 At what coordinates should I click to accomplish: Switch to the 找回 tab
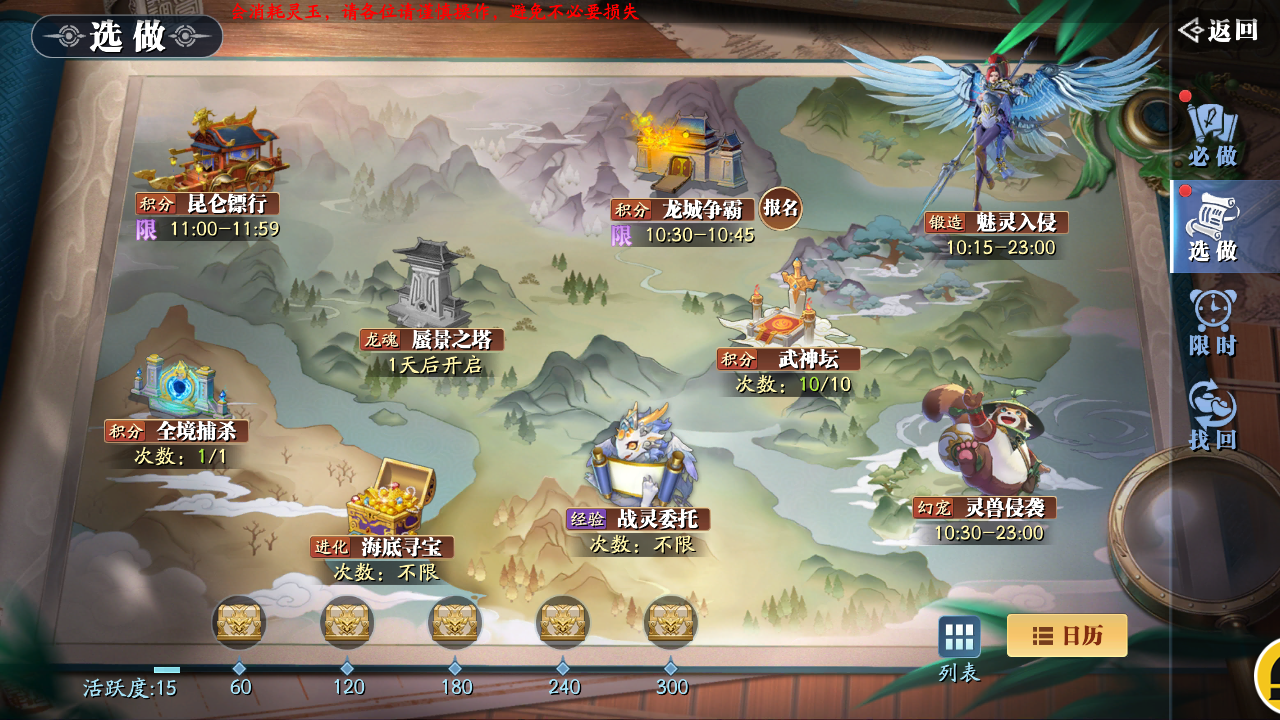coord(1212,415)
